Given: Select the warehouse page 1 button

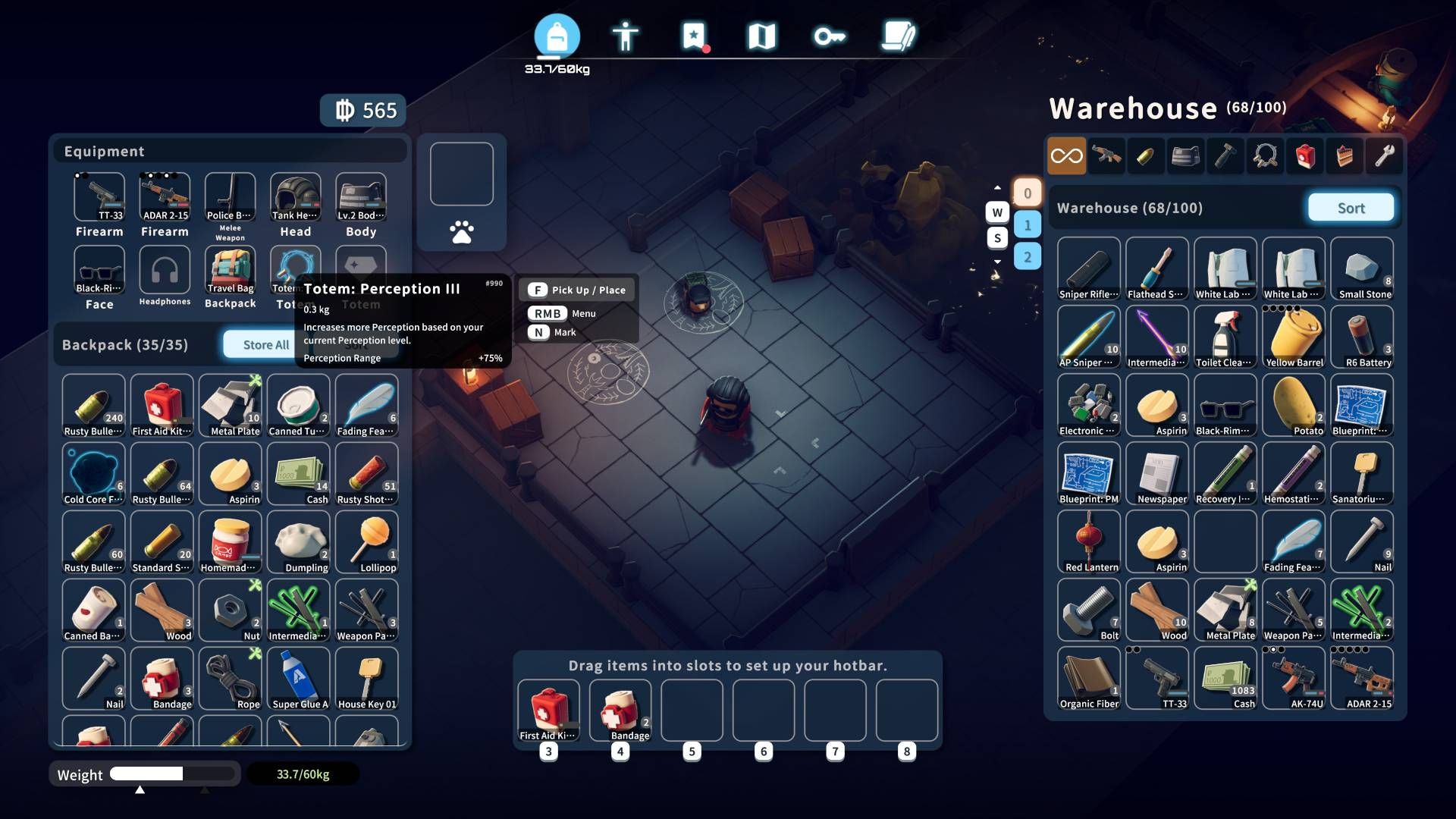Looking at the screenshot, I should (x=1027, y=225).
